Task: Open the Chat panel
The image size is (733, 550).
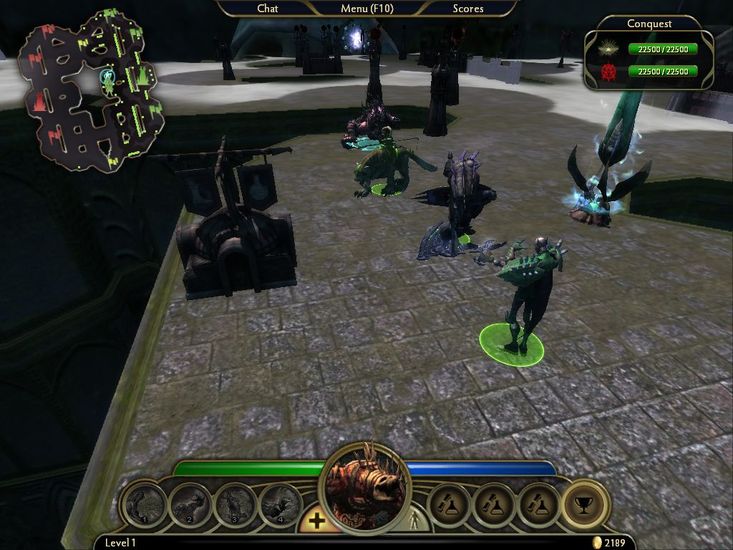Action: click(267, 9)
